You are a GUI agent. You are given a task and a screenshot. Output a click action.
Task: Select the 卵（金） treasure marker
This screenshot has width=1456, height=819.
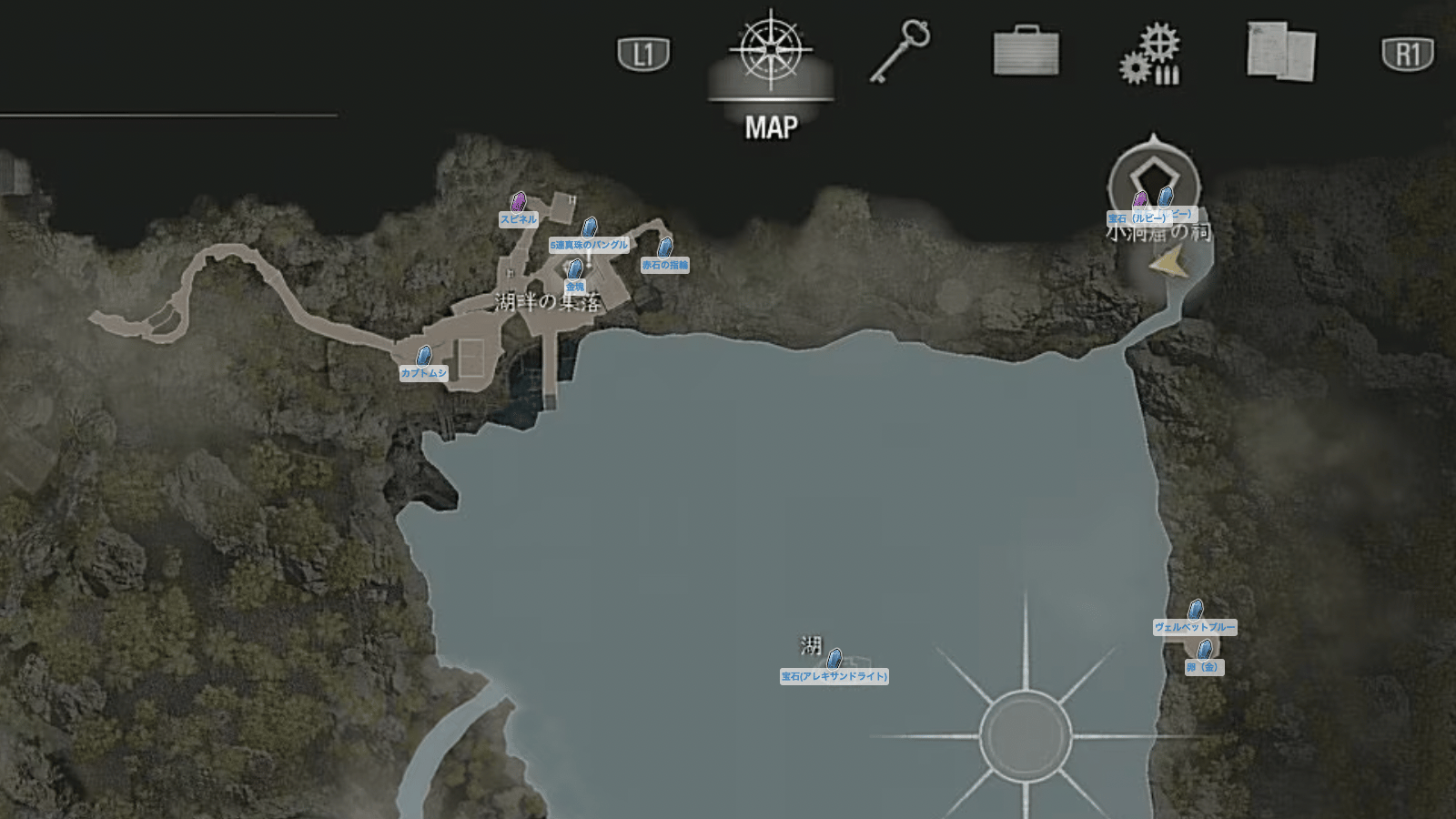tap(1204, 650)
